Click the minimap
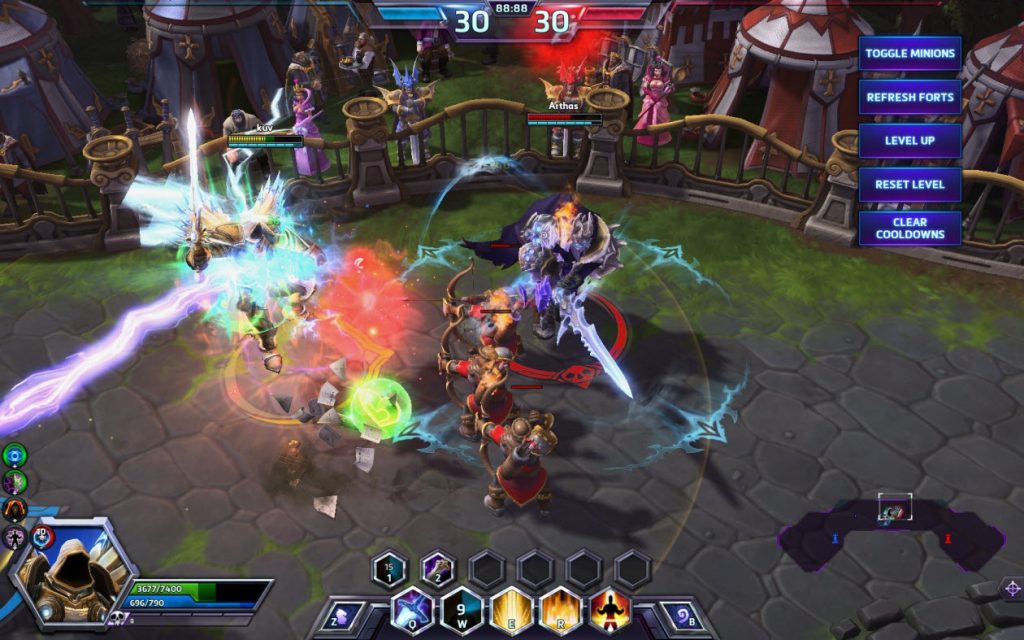This screenshot has width=1024, height=640. [x=890, y=540]
